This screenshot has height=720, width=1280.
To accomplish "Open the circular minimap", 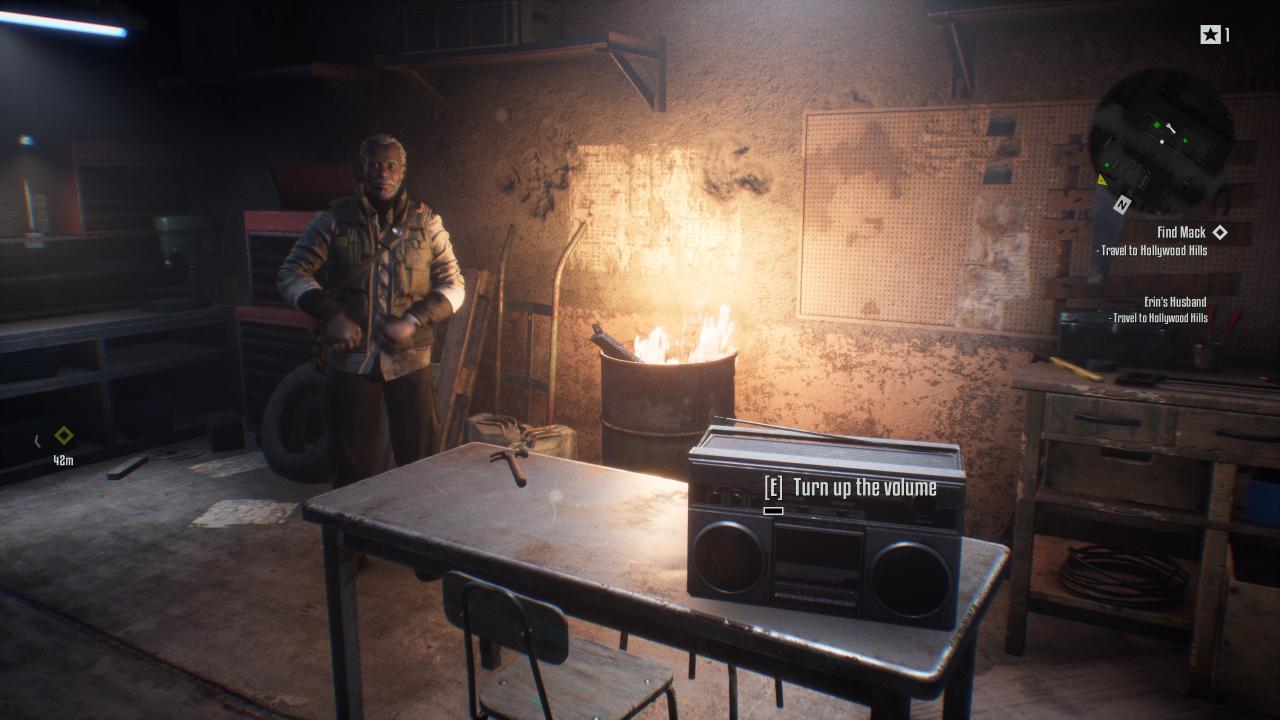I will (1161, 140).
